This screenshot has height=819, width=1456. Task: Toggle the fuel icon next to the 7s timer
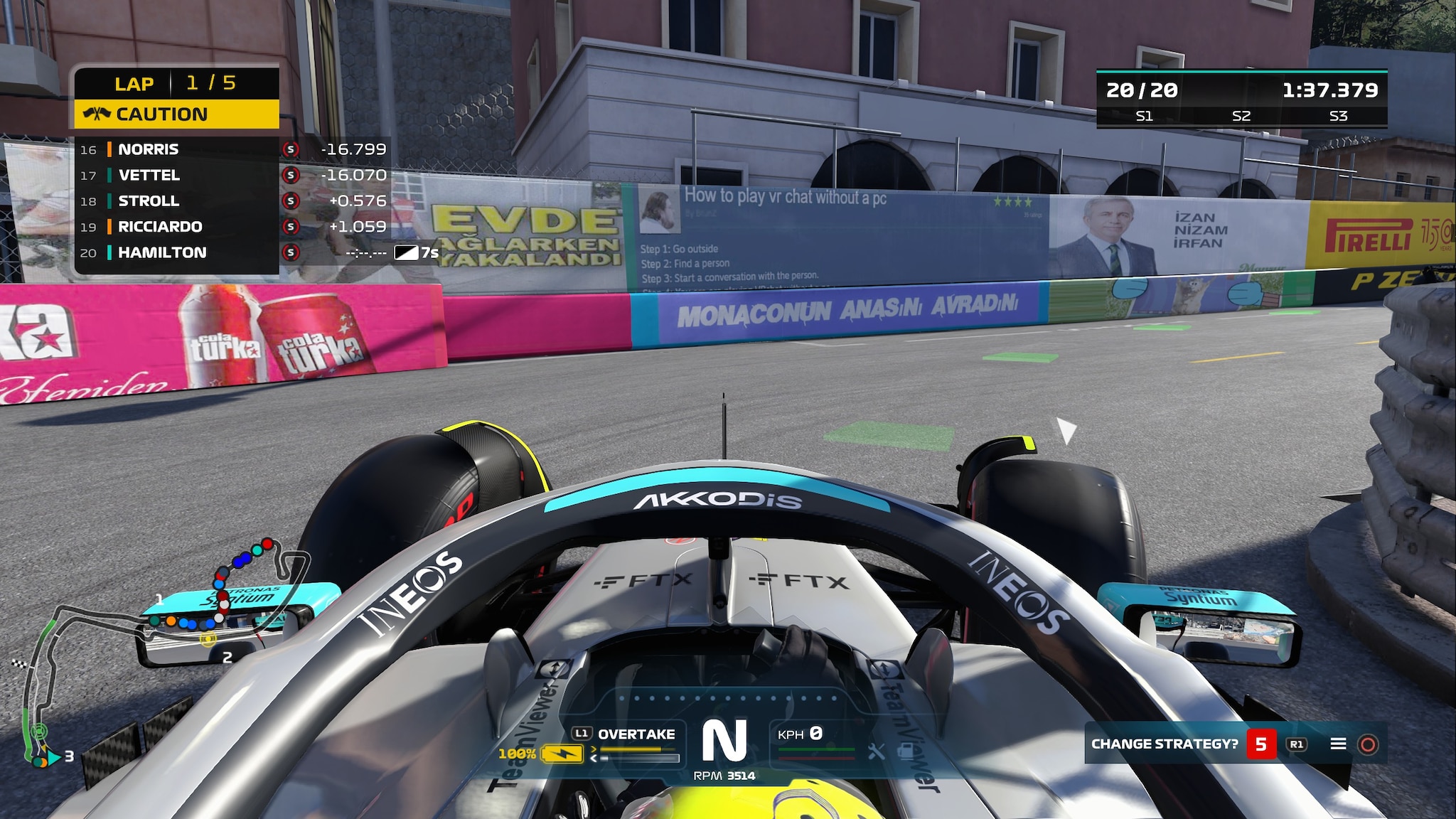point(407,251)
